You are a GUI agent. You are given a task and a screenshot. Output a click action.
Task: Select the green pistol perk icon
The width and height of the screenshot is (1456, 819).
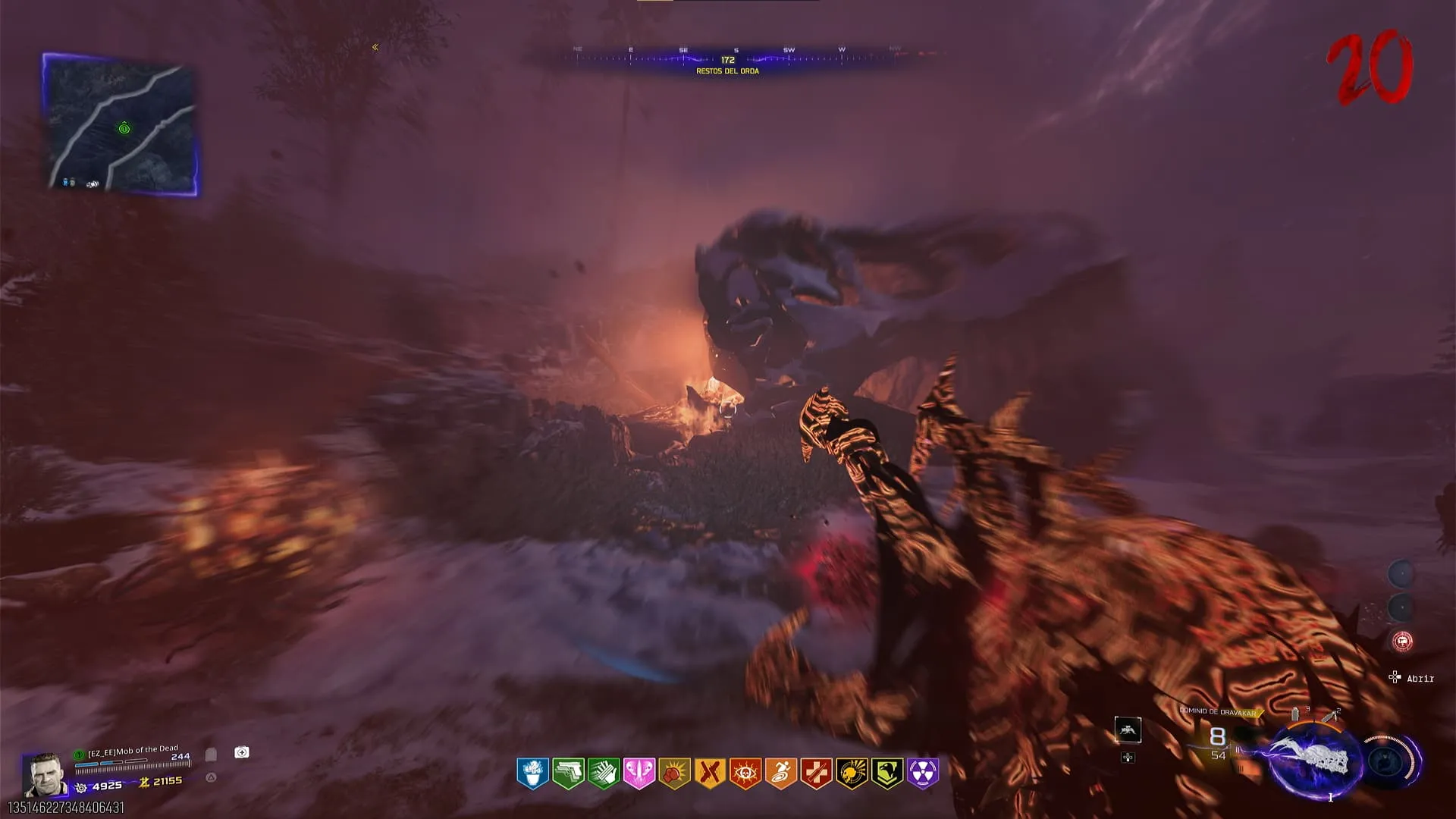pyautogui.click(x=568, y=773)
